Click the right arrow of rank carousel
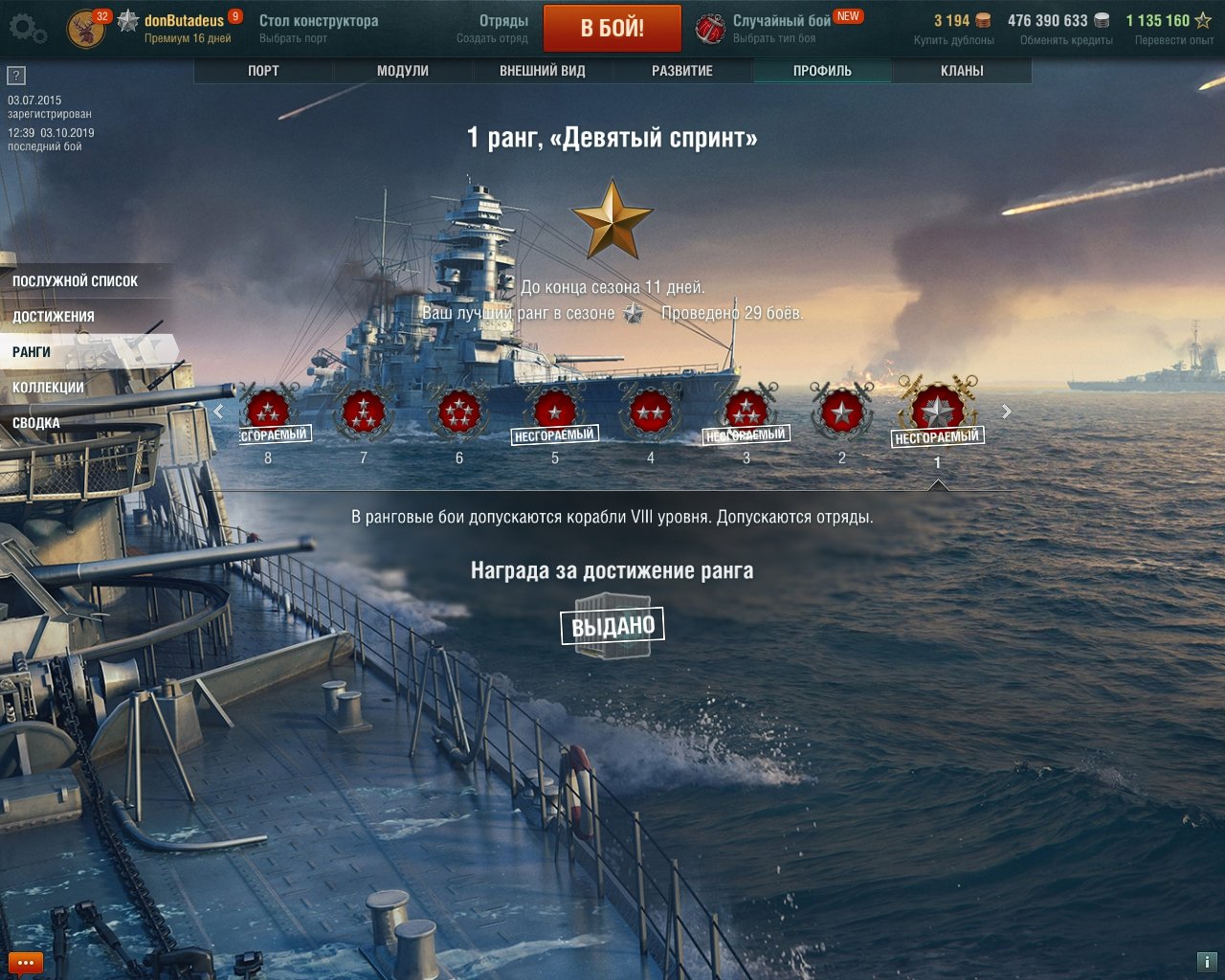 [1006, 412]
